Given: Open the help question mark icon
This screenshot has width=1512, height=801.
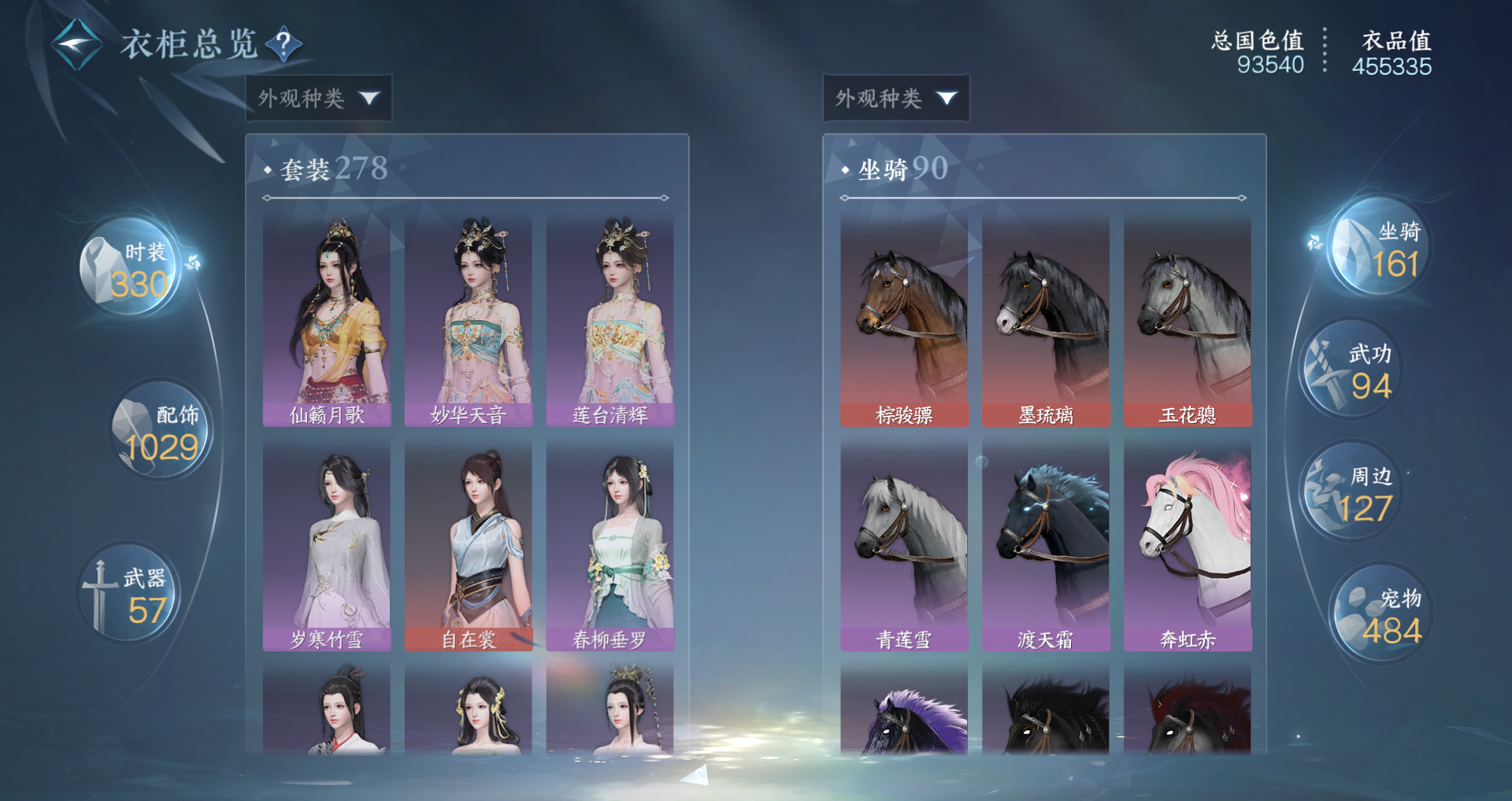Looking at the screenshot, I should point(283,43).
